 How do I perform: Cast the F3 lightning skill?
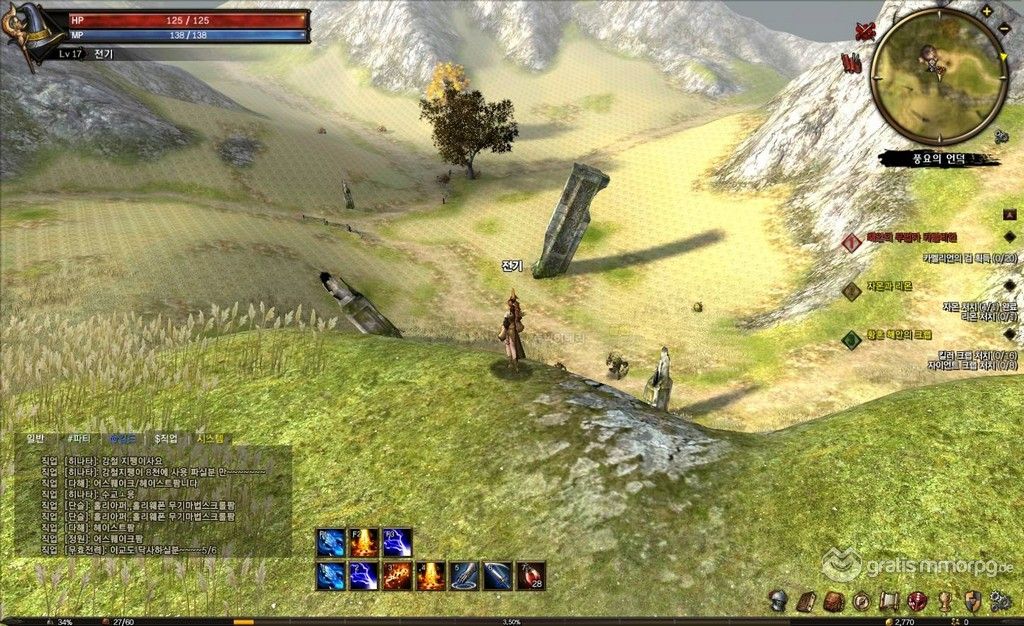[397, 543]
